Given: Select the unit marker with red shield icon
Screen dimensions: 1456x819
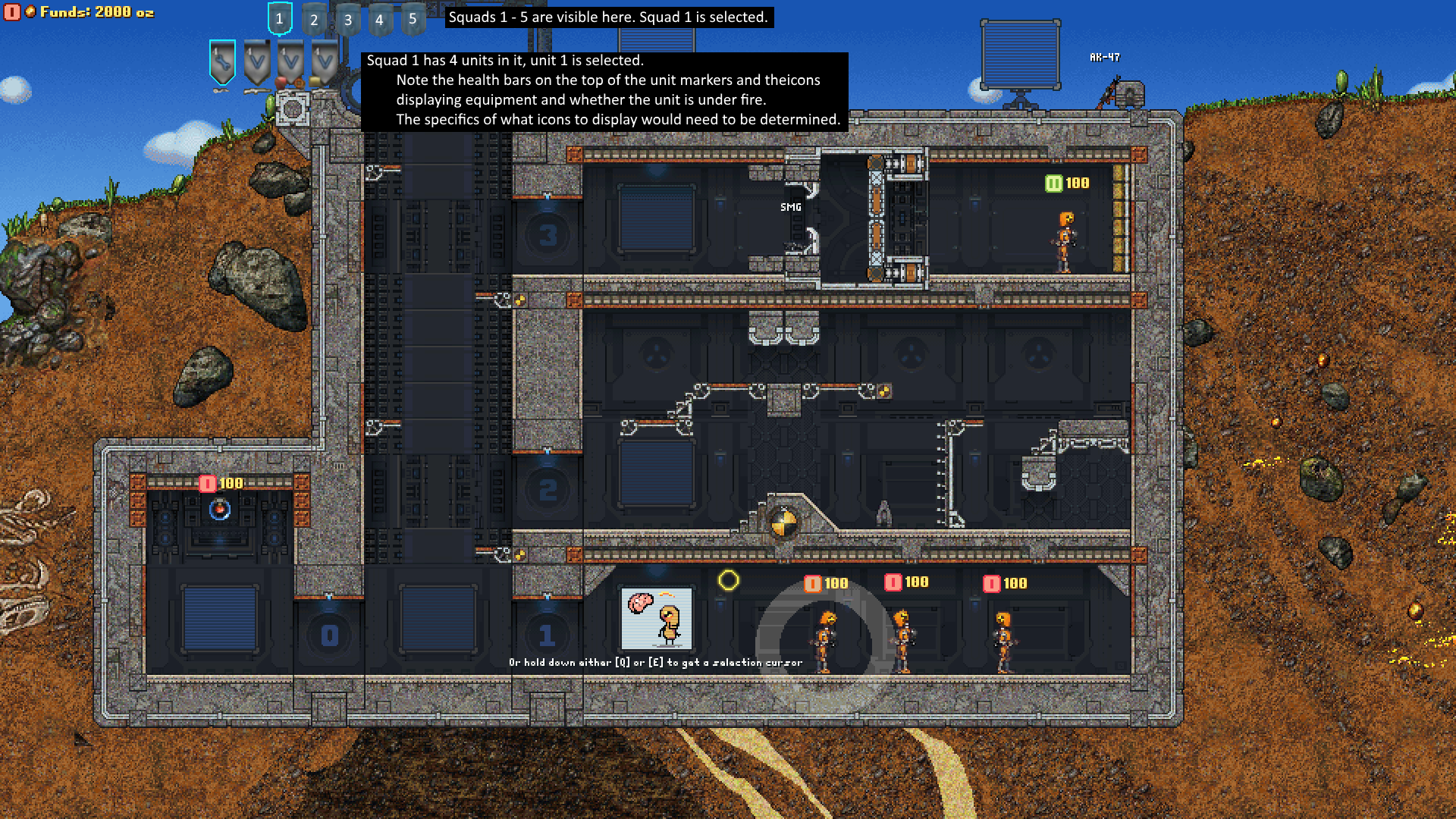Looking at the screenshot, I should tap(290, 64).
